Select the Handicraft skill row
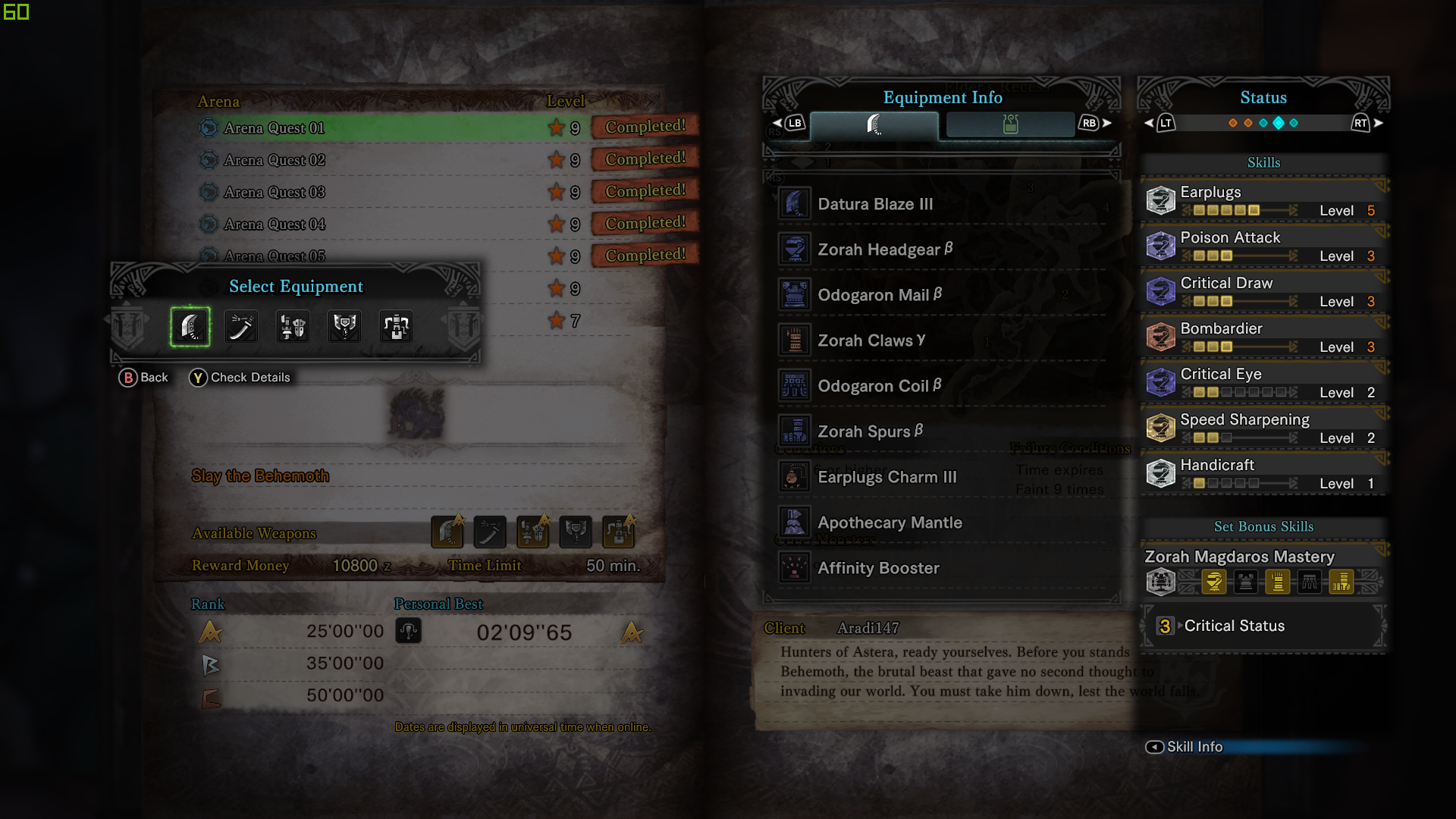 pyautogui.click(x=1263, y=473)
